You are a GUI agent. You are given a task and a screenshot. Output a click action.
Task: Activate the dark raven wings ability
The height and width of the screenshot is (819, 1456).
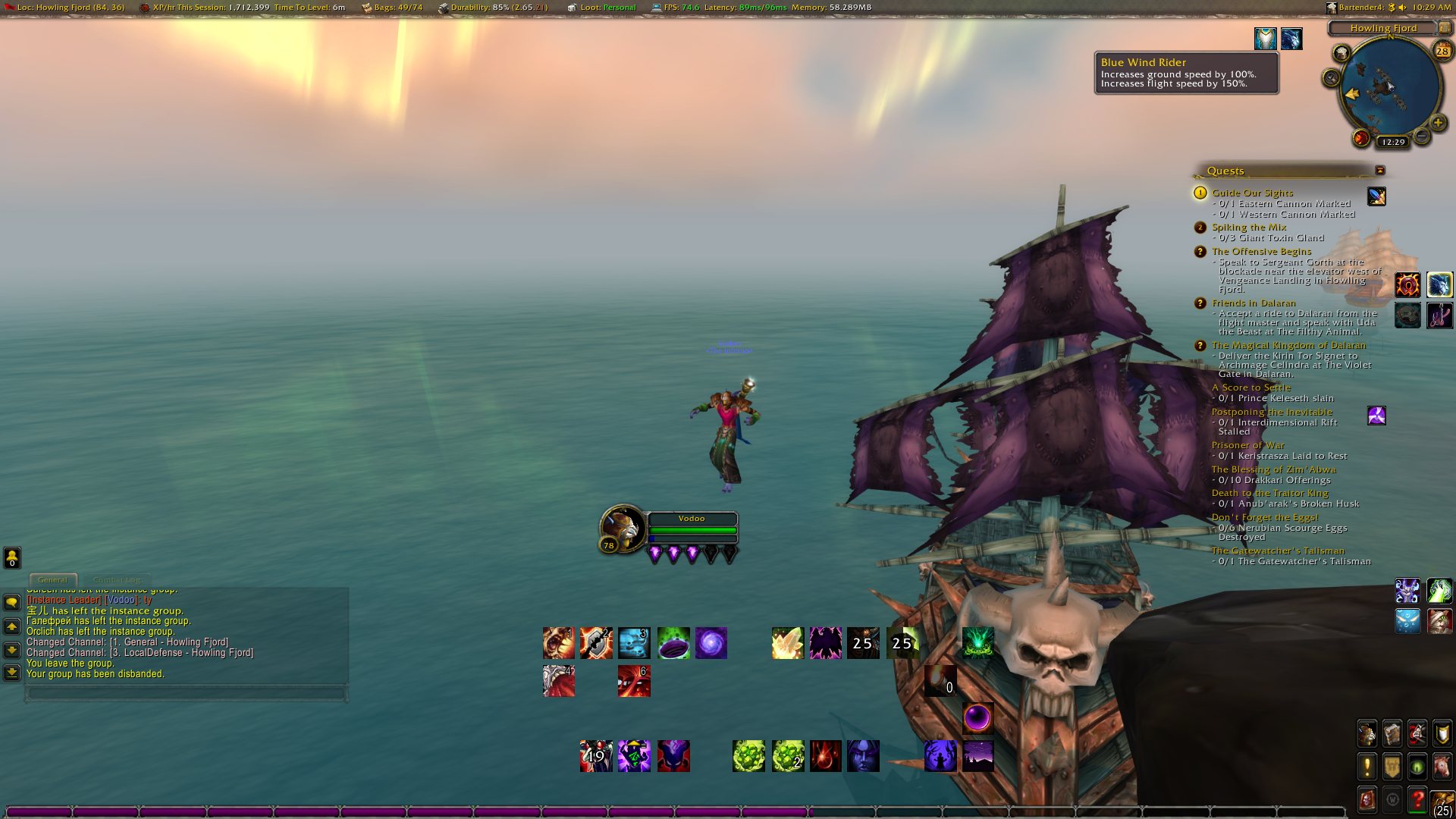coord(825,643)
